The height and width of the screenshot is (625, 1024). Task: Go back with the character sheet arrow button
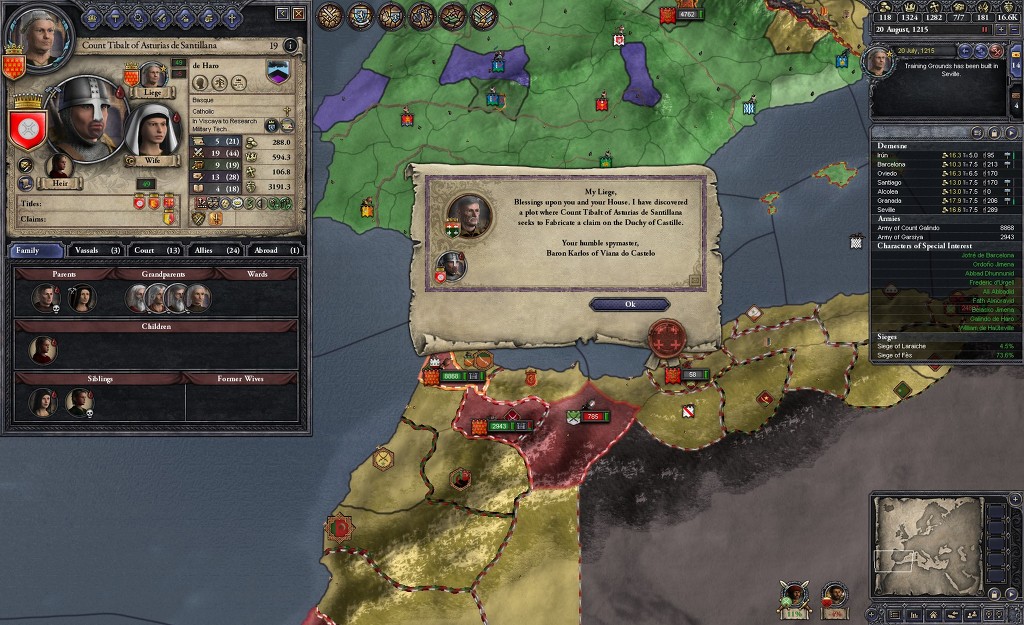[x=282, y=14]
